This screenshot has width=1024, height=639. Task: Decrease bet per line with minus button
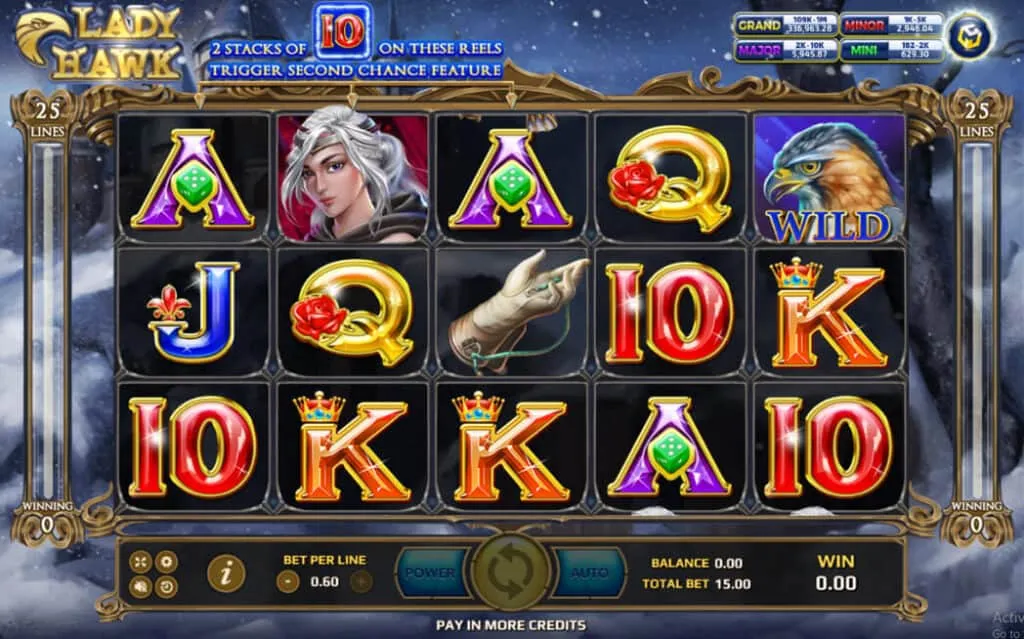click(288, 581)
